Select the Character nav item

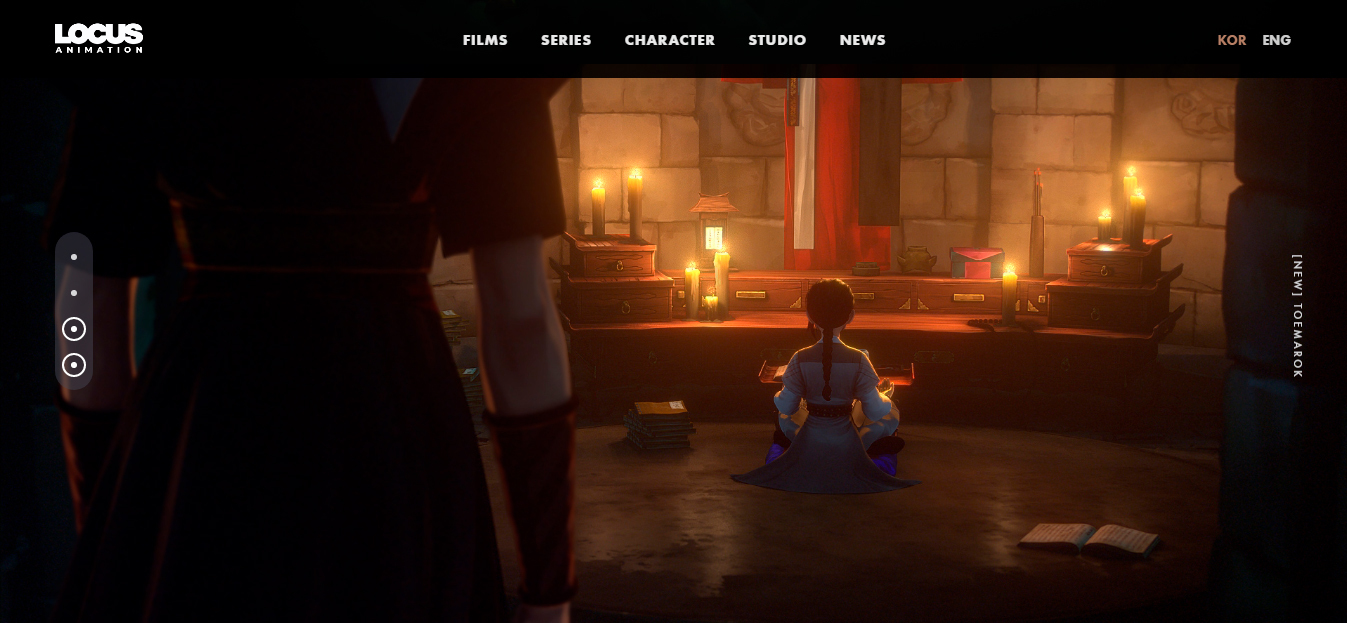coord(669,40)
